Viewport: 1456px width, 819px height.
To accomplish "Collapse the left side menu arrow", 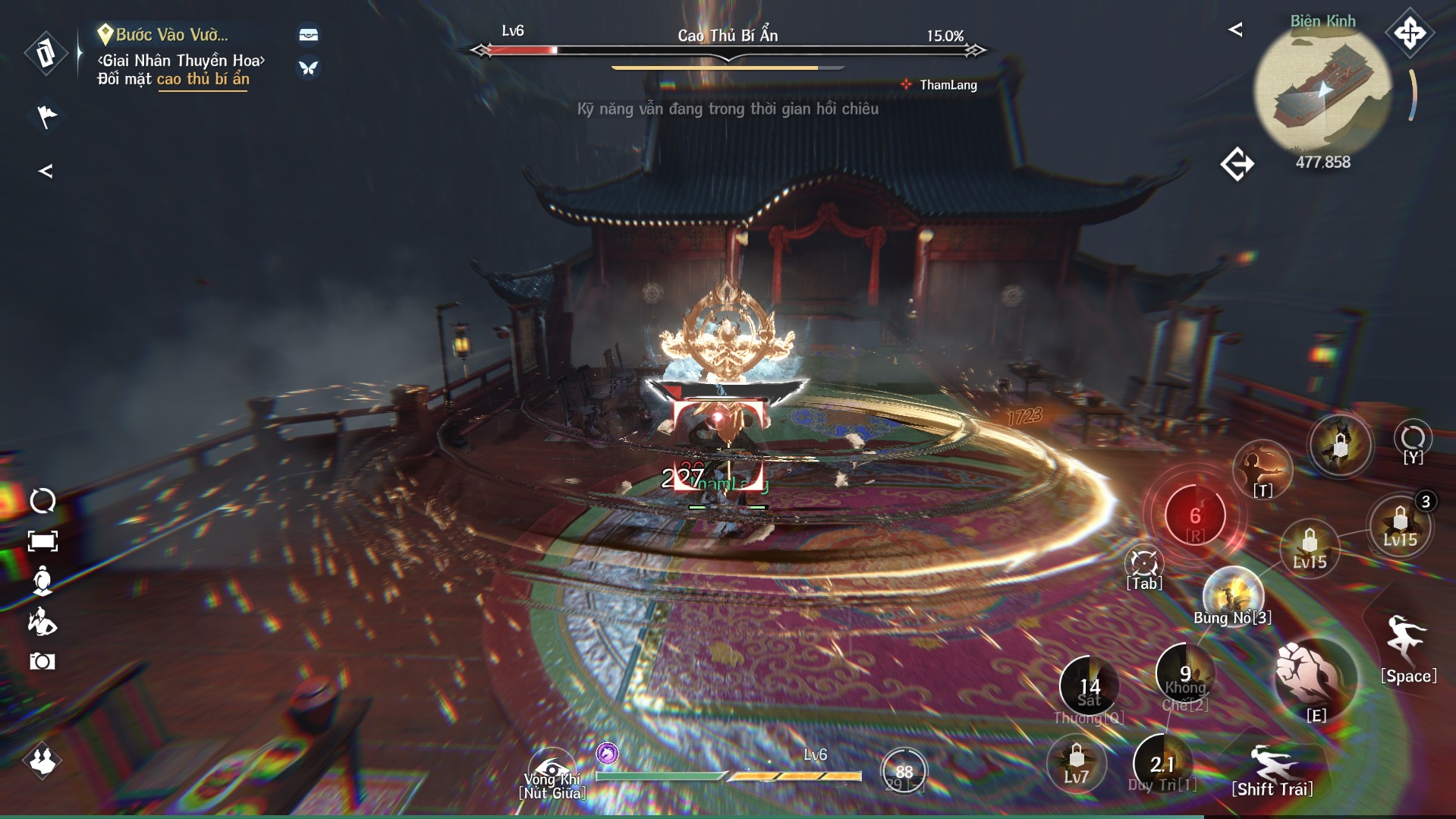I will click(46, 172).
